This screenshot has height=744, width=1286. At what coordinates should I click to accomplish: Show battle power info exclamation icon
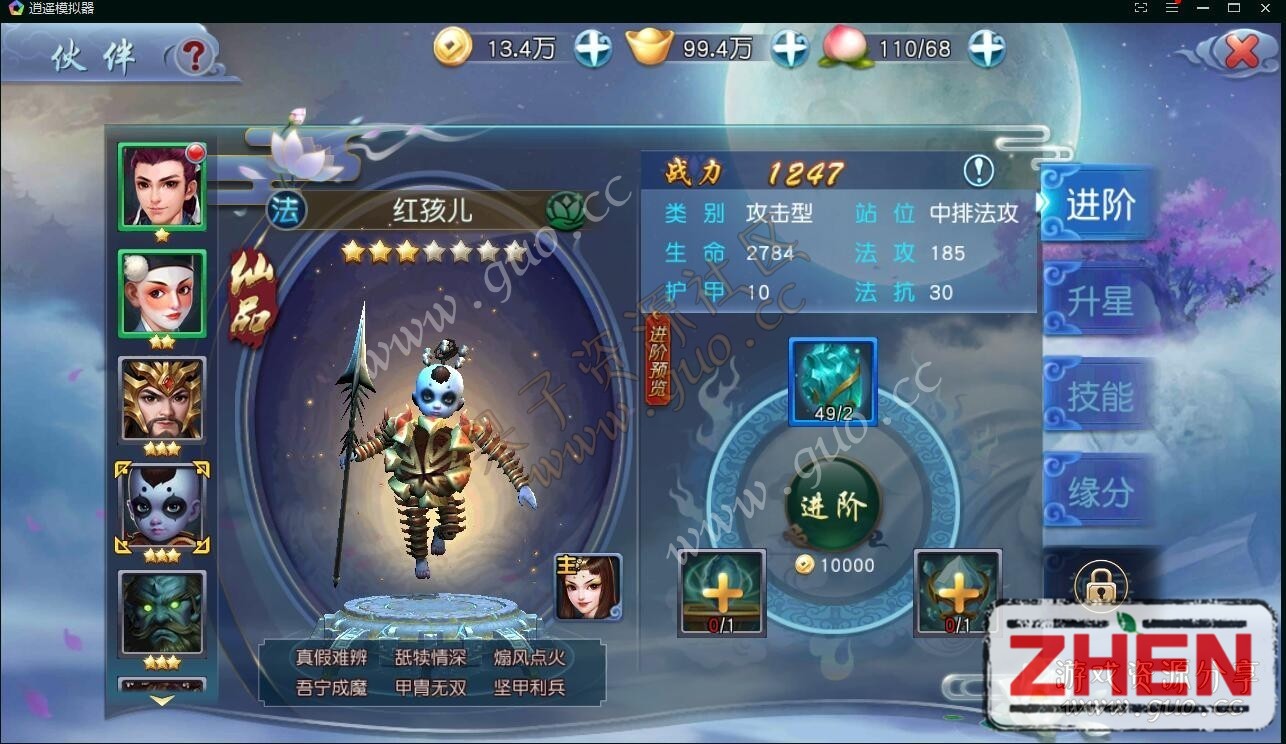[x=978, y=171]
